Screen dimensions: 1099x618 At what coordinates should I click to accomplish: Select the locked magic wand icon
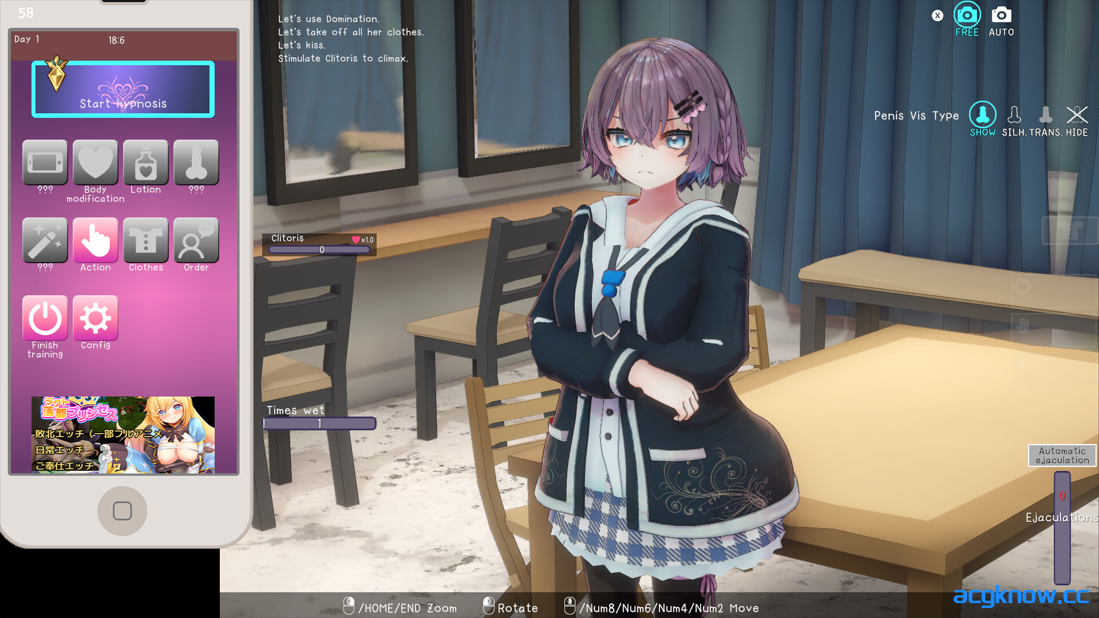[x=45, y=241]
